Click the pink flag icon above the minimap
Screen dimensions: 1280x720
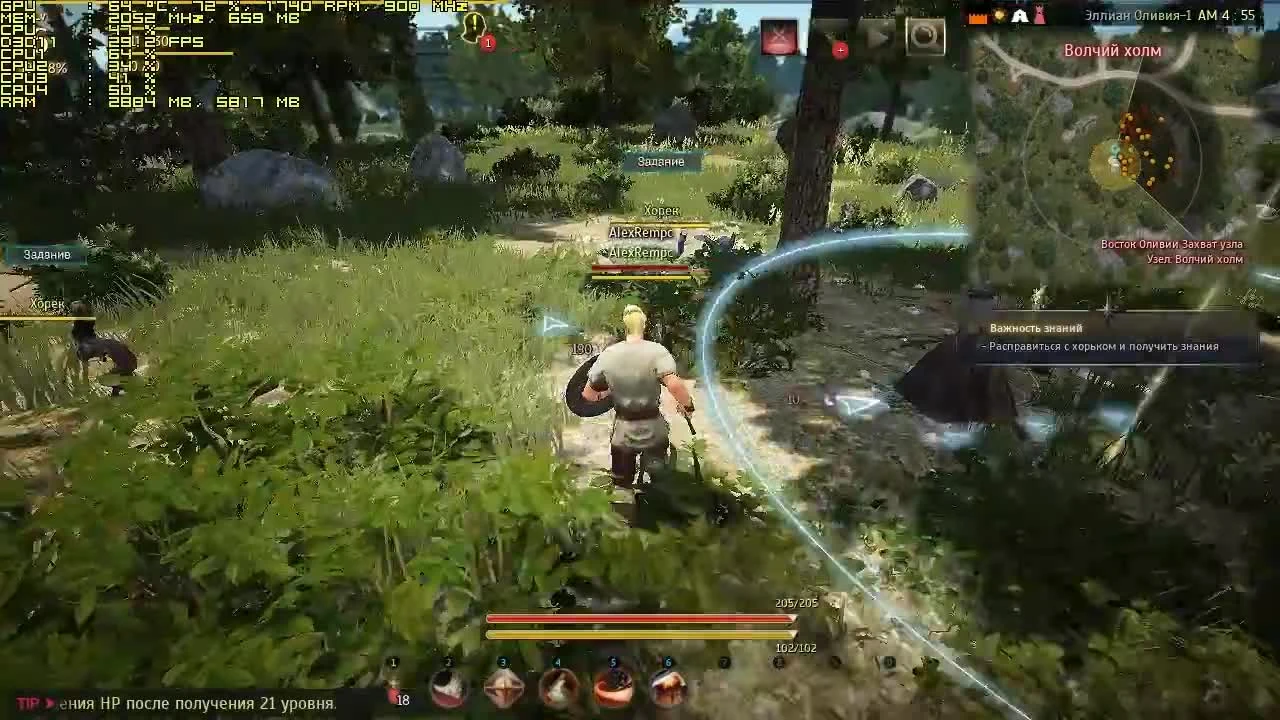click(x=1041, y=15)
